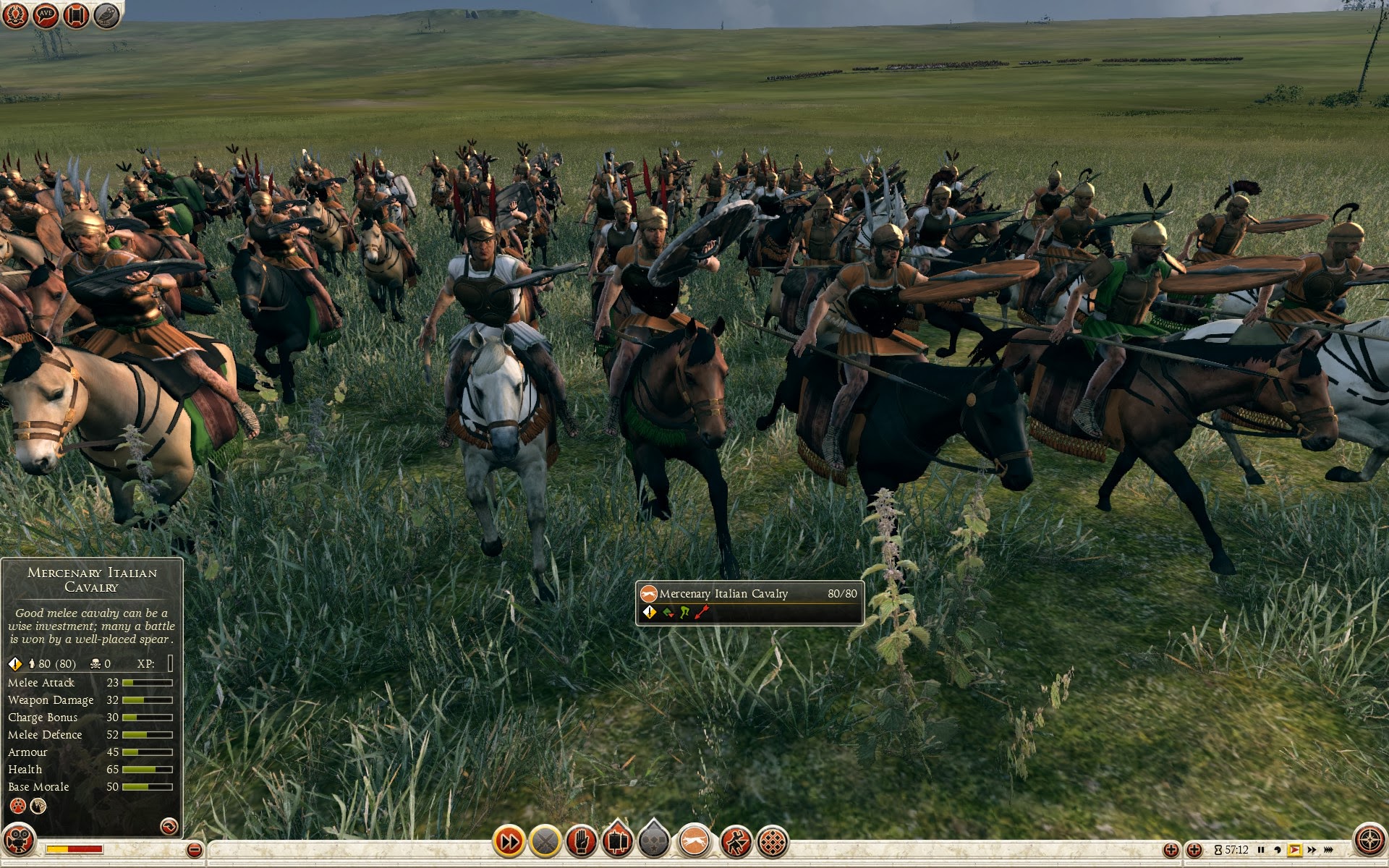This screenshot has height=868, width=1389.
Task: Open the scroll objectives button
Action: pos(76,15)
